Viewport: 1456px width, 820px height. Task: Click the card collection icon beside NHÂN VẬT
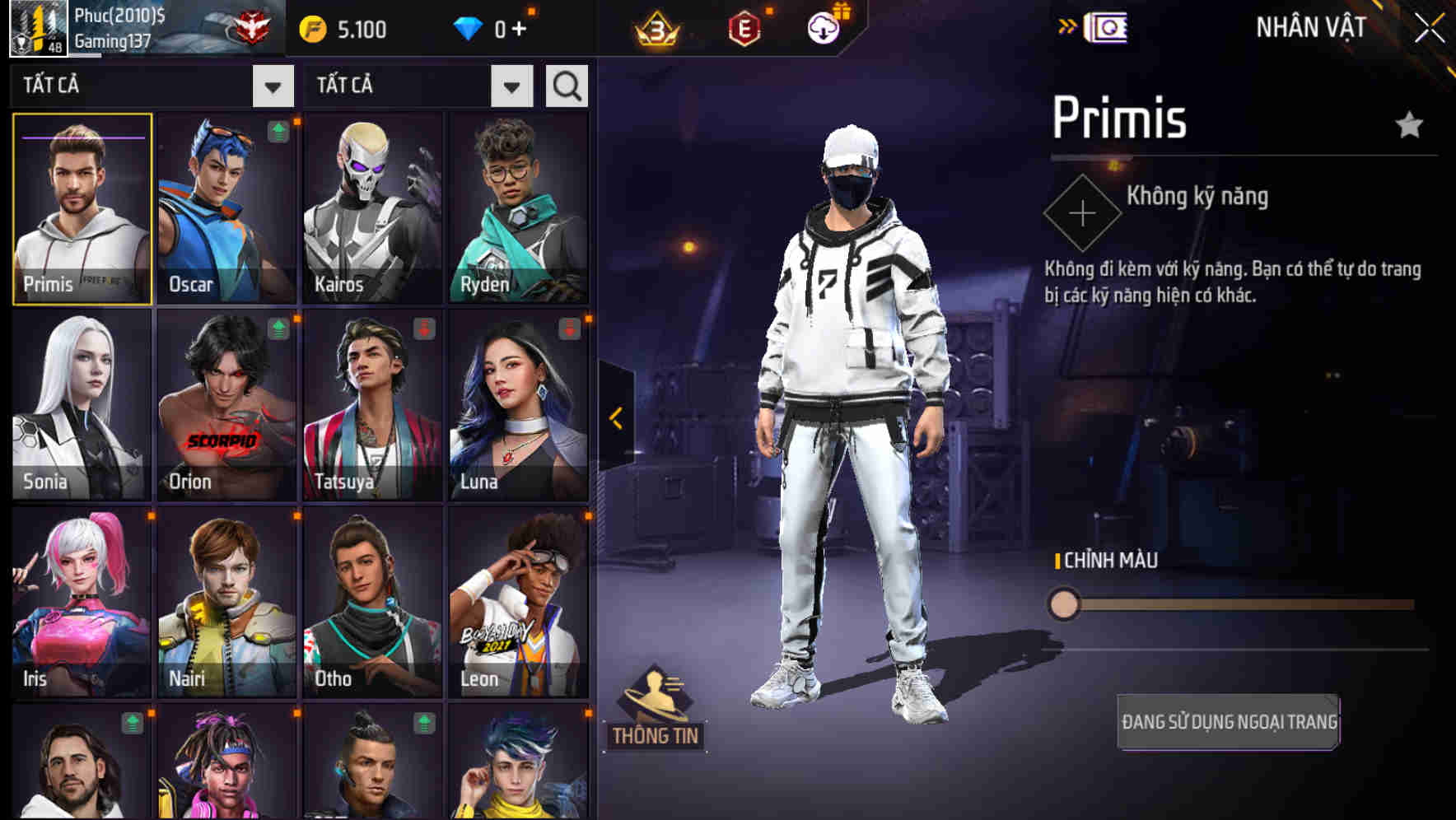pyautogui.click(x=1108, y=26)
